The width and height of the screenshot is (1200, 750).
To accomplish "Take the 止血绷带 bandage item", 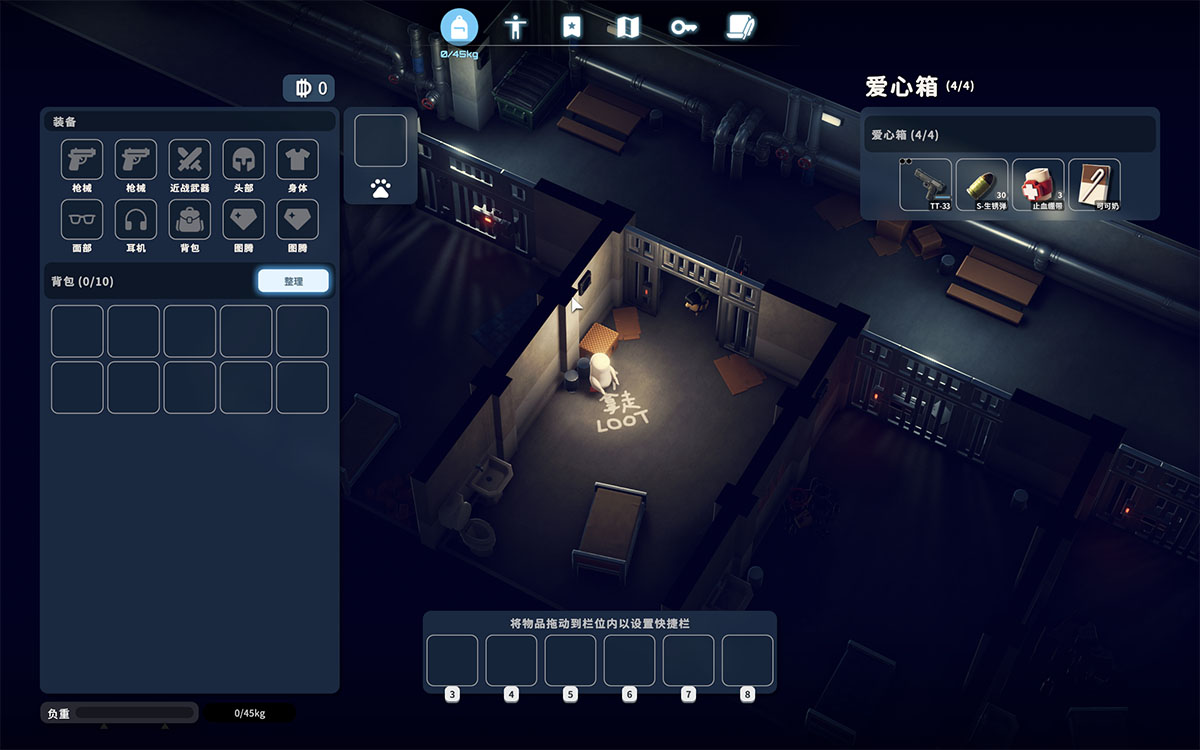I will coord(1038,184).
